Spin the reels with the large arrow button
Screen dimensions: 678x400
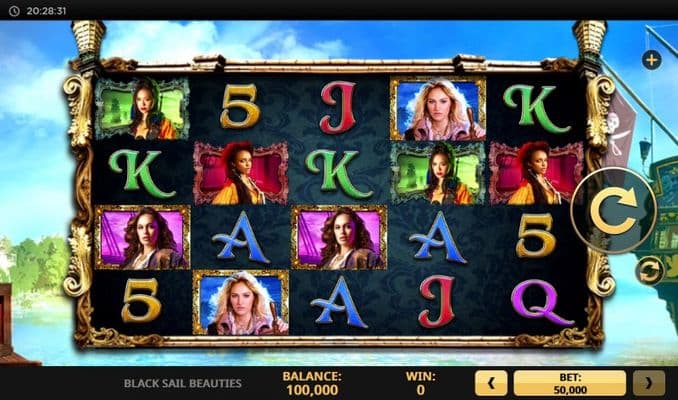click(614, 211)
